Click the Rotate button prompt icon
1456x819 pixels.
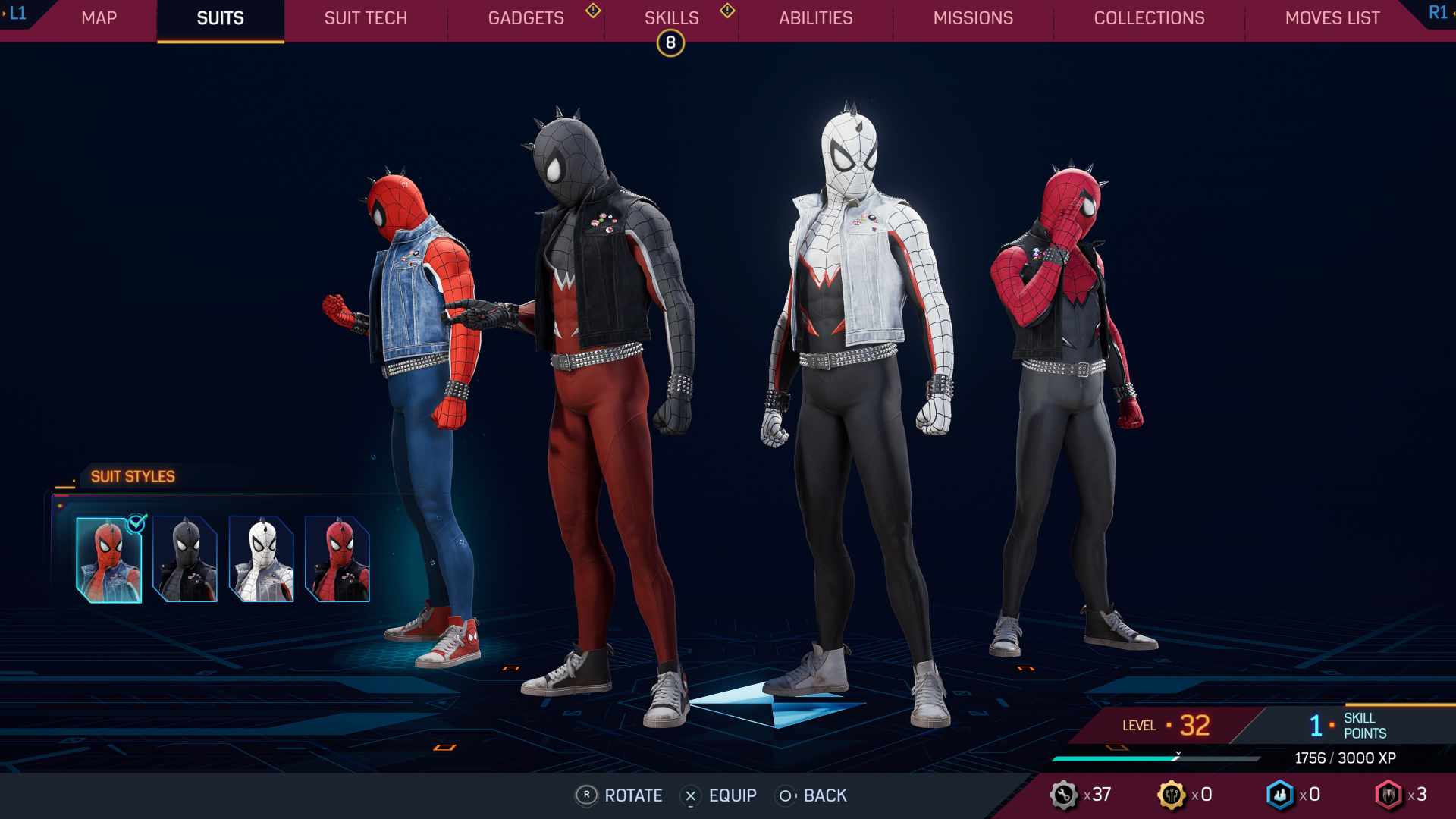coord(585,795)
